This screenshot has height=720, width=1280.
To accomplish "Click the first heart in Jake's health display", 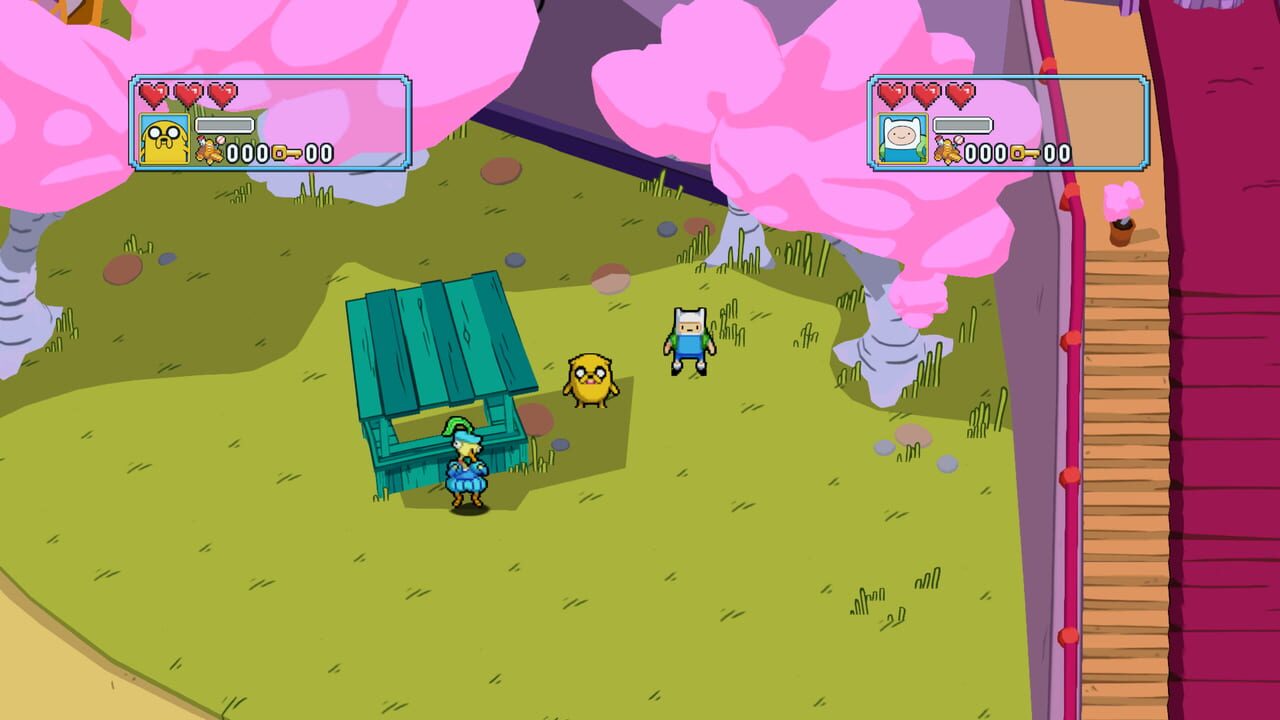I will 155,93.
